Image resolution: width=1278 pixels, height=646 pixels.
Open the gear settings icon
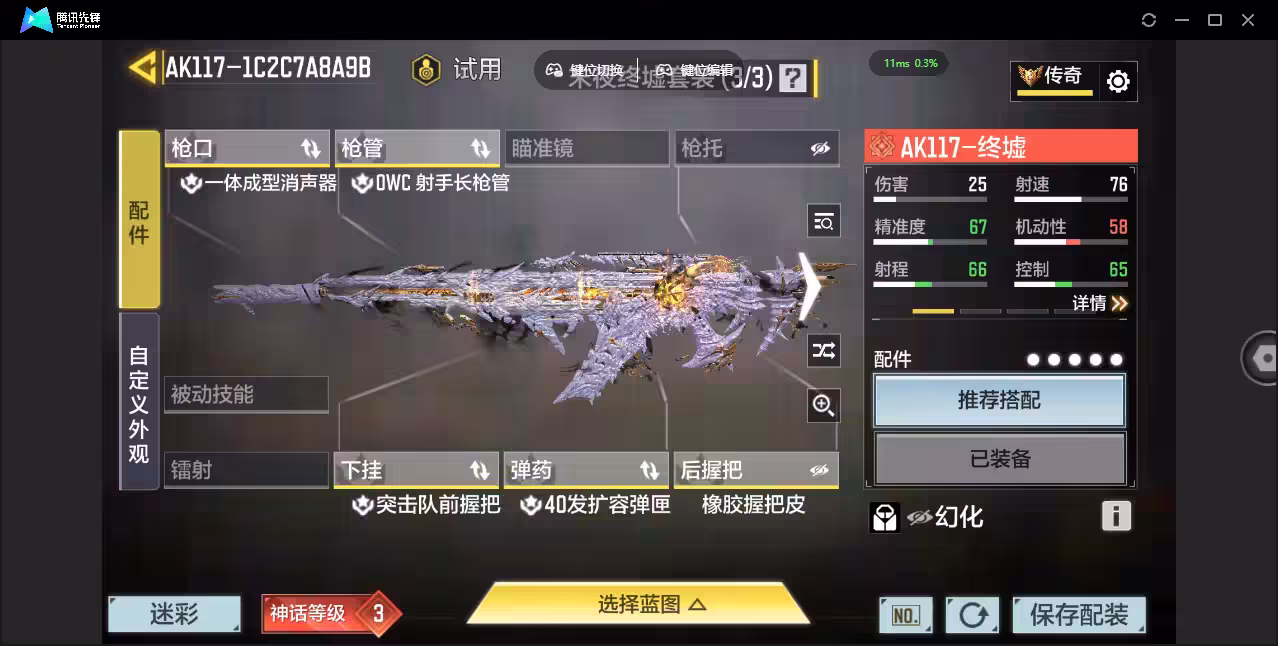[1118, 82]
